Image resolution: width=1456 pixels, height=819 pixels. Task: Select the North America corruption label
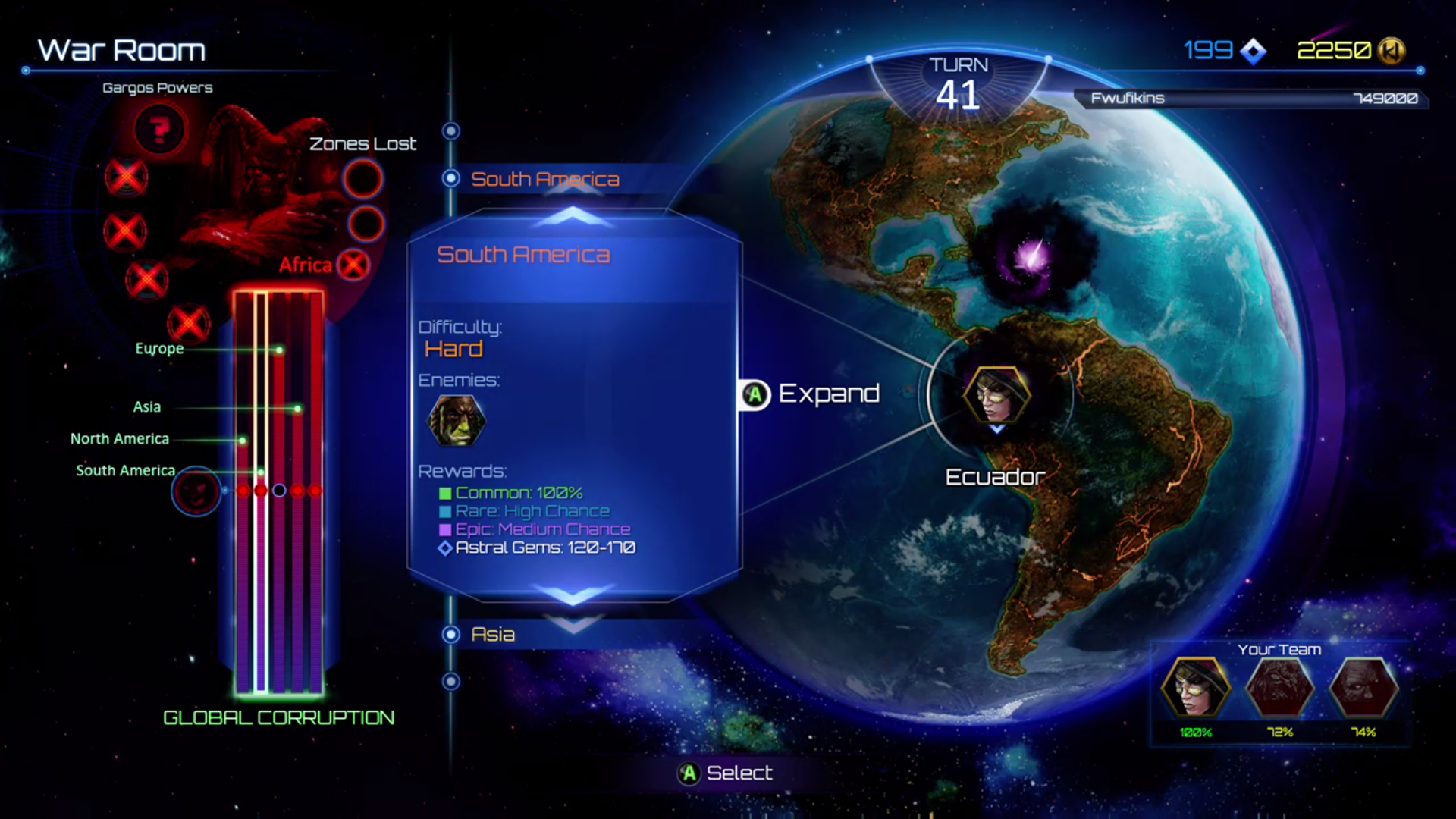pos(120,439)
